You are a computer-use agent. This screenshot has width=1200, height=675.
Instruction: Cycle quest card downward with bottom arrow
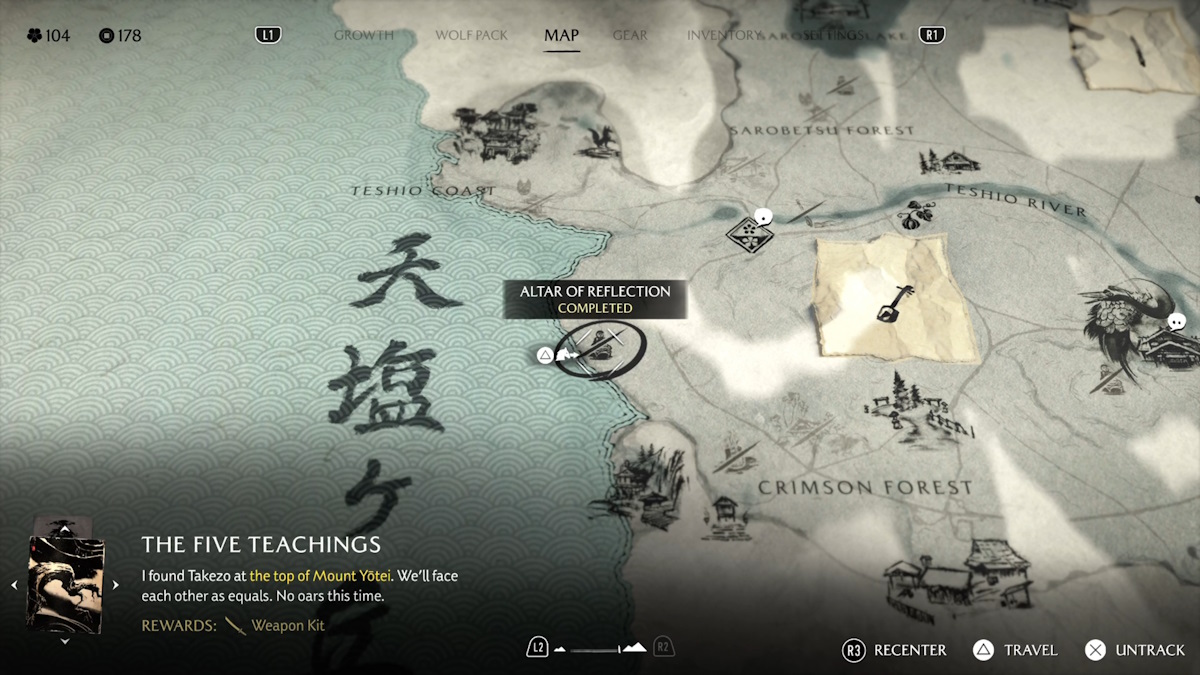(65, 642)
